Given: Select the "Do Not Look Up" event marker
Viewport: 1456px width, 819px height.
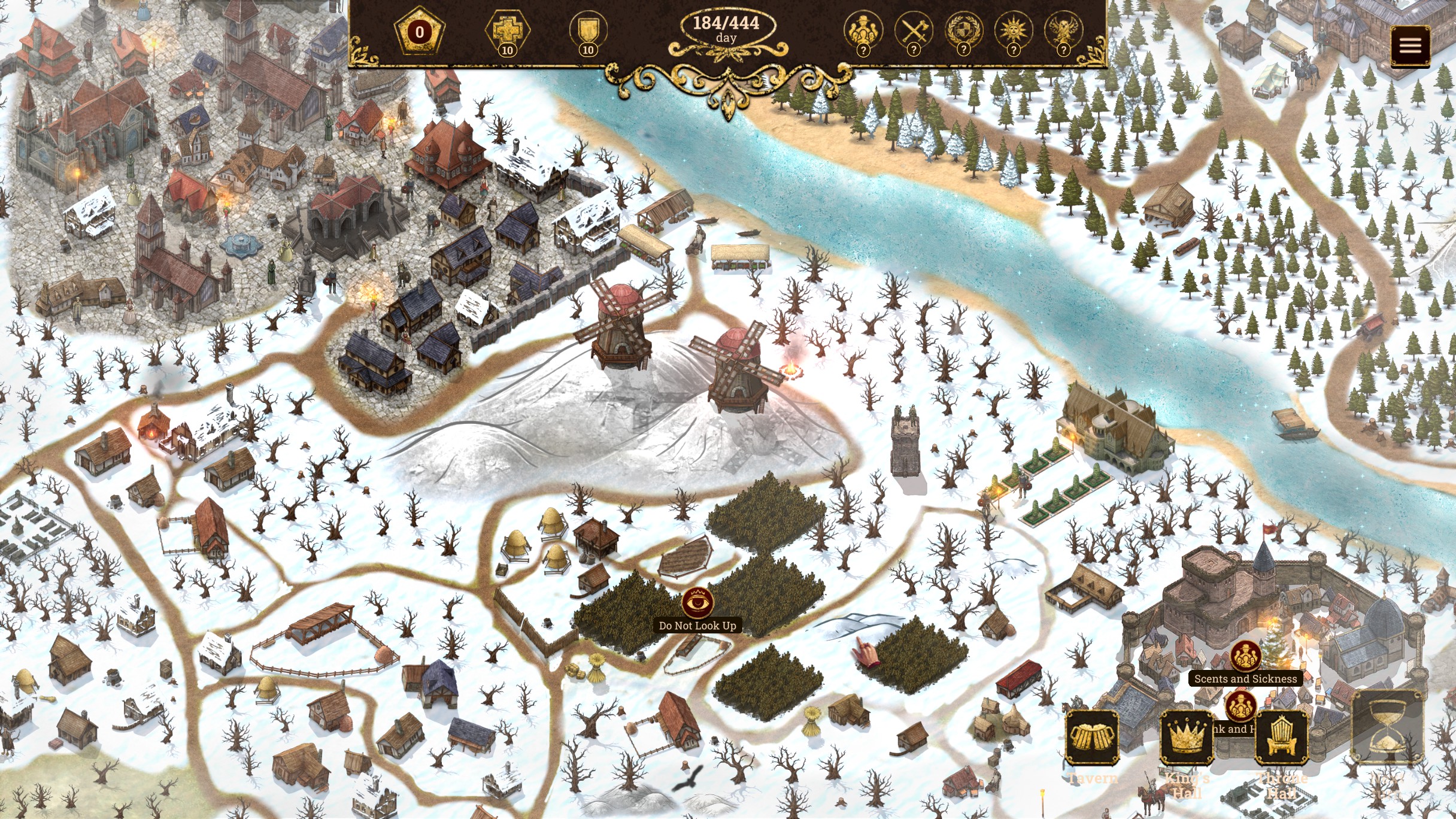Looking at the screenshot, I should 697,602.
